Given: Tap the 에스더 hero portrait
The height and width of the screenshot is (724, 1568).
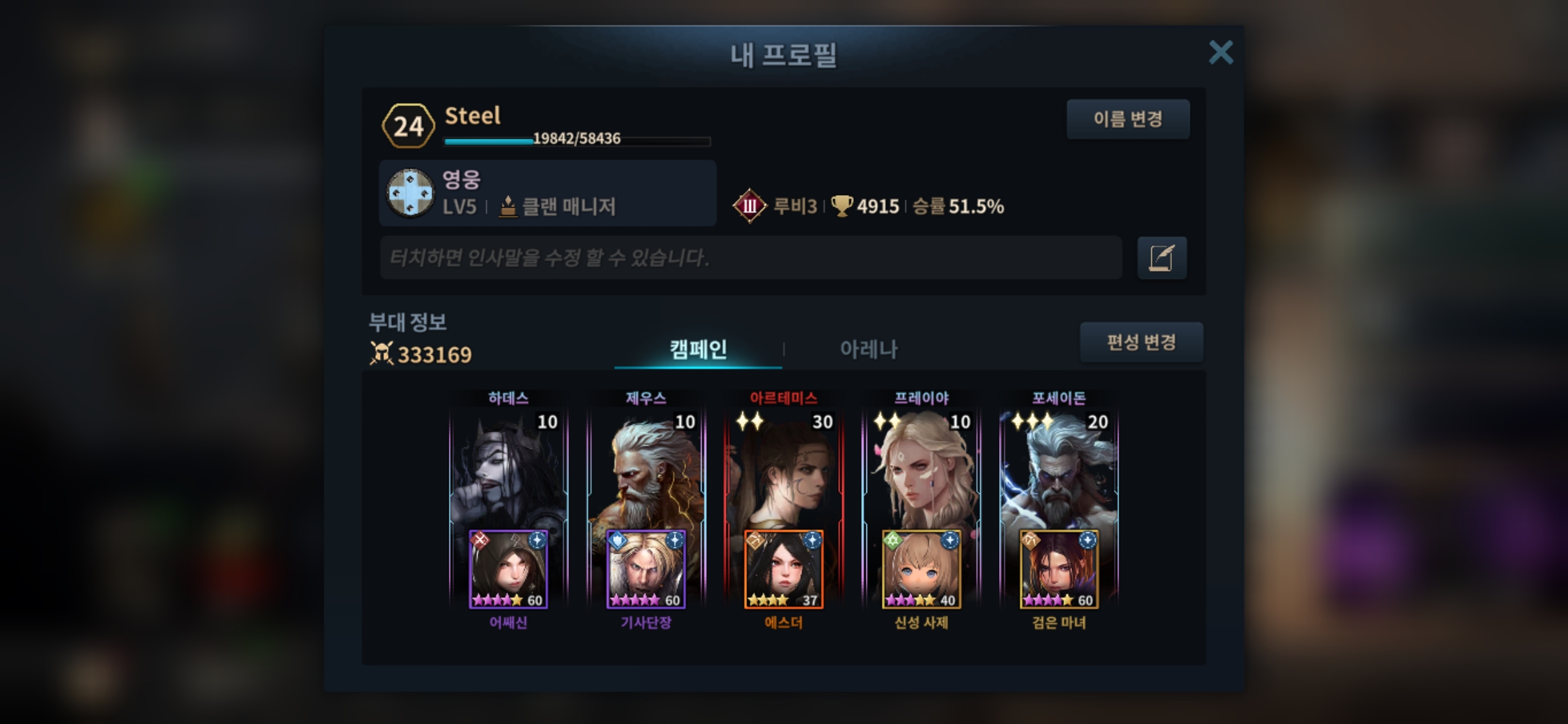Looking at the screenshot, I should [783, 570].
